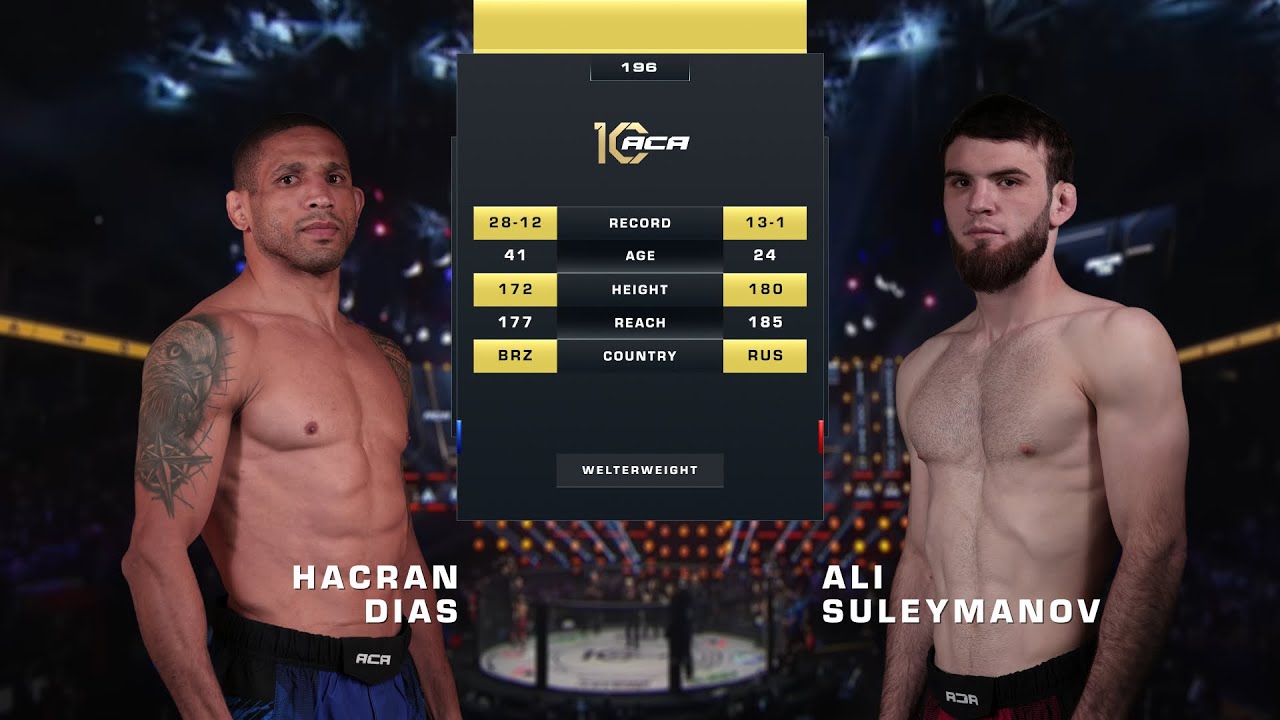Viewport: 1280px width, 720px height.
Task: Expand the RECORD stat row
Action: coord(640,222)
